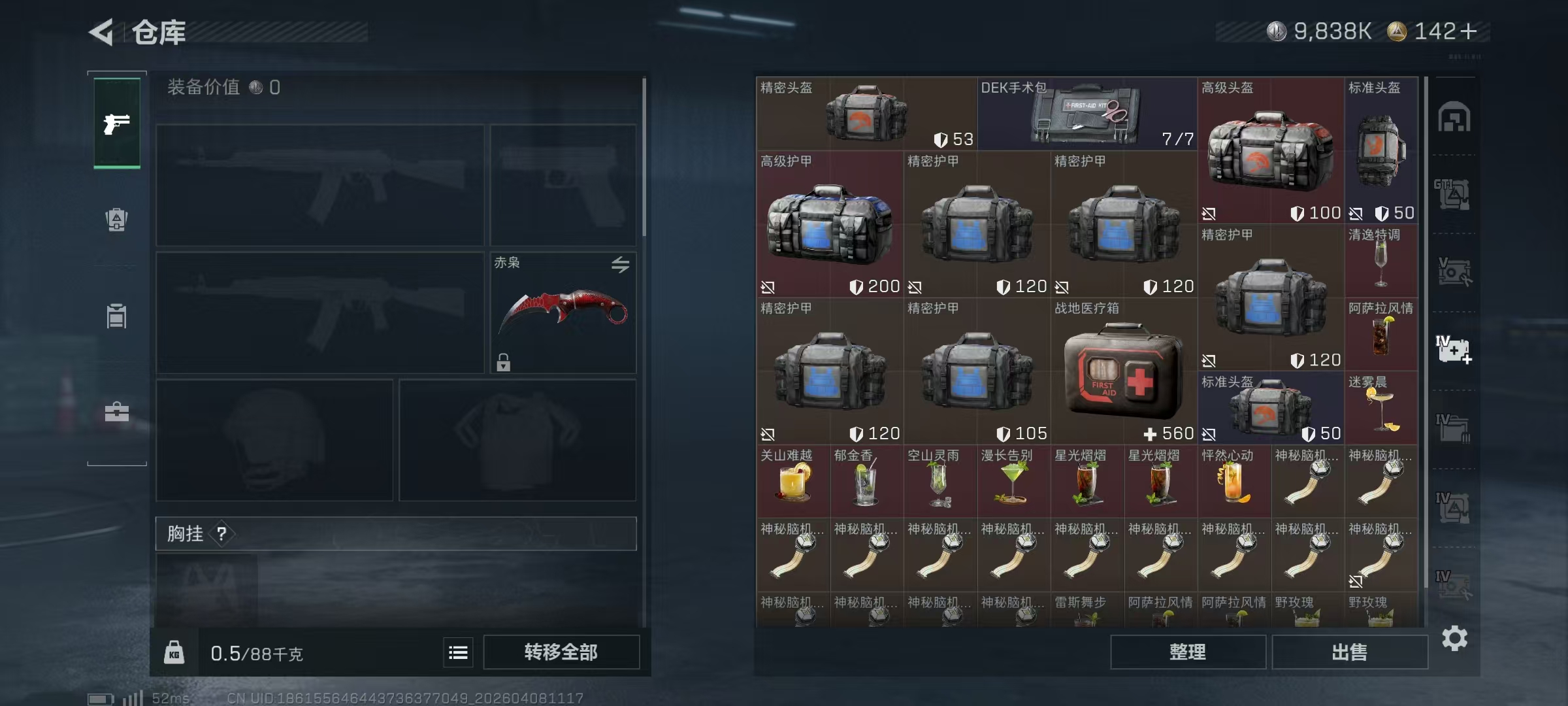
Task: Select the 精密头盔 bag with 53 durability
Action: 866,114
